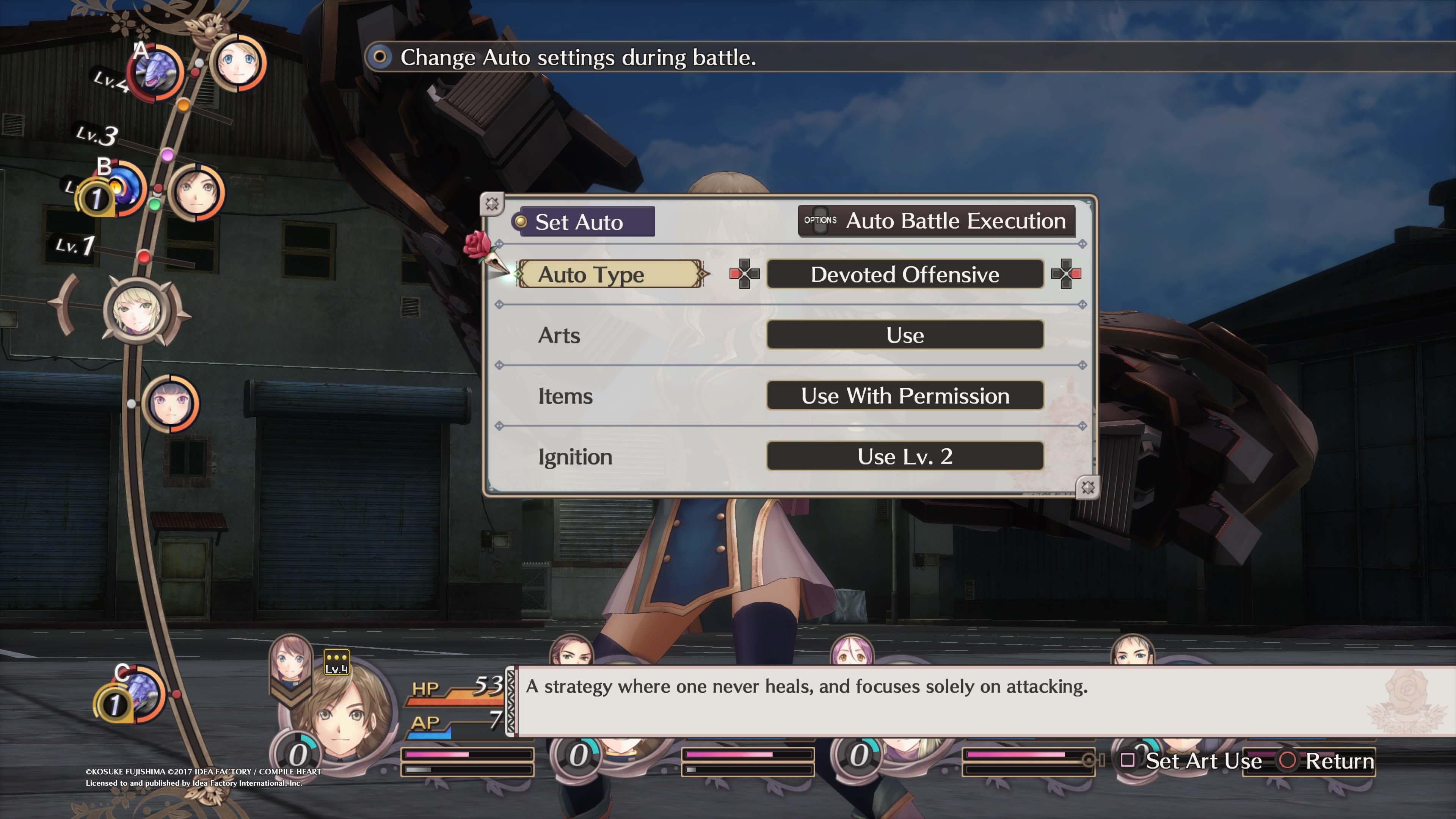Open the Auto Type selector showing Devoted Offensive
The image size is (1456, 819).
click(x=904, y=275)
